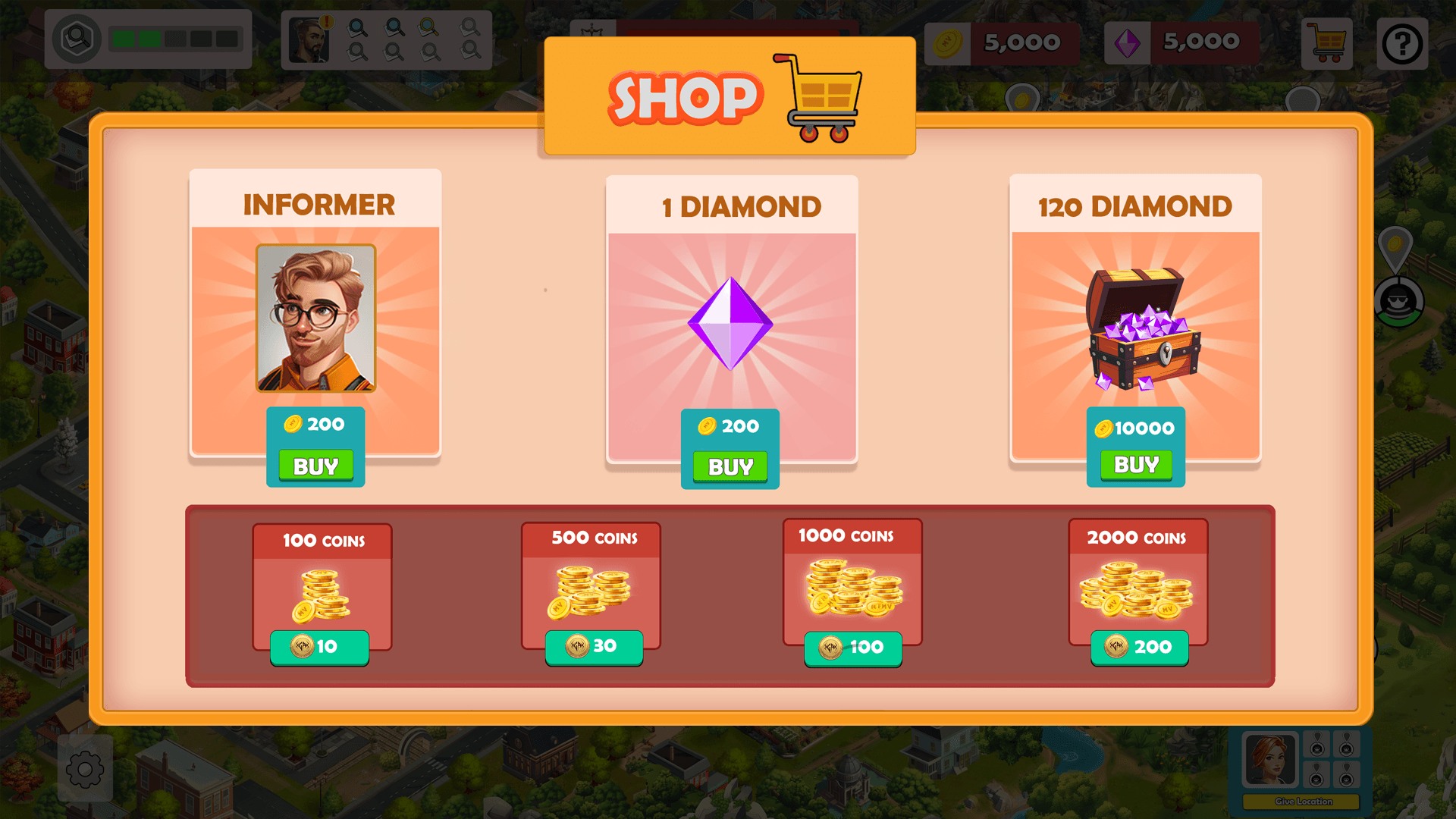Open the shopping cart icon at top right
This screenshot has width=1456, height=819.
[1327, 43]
